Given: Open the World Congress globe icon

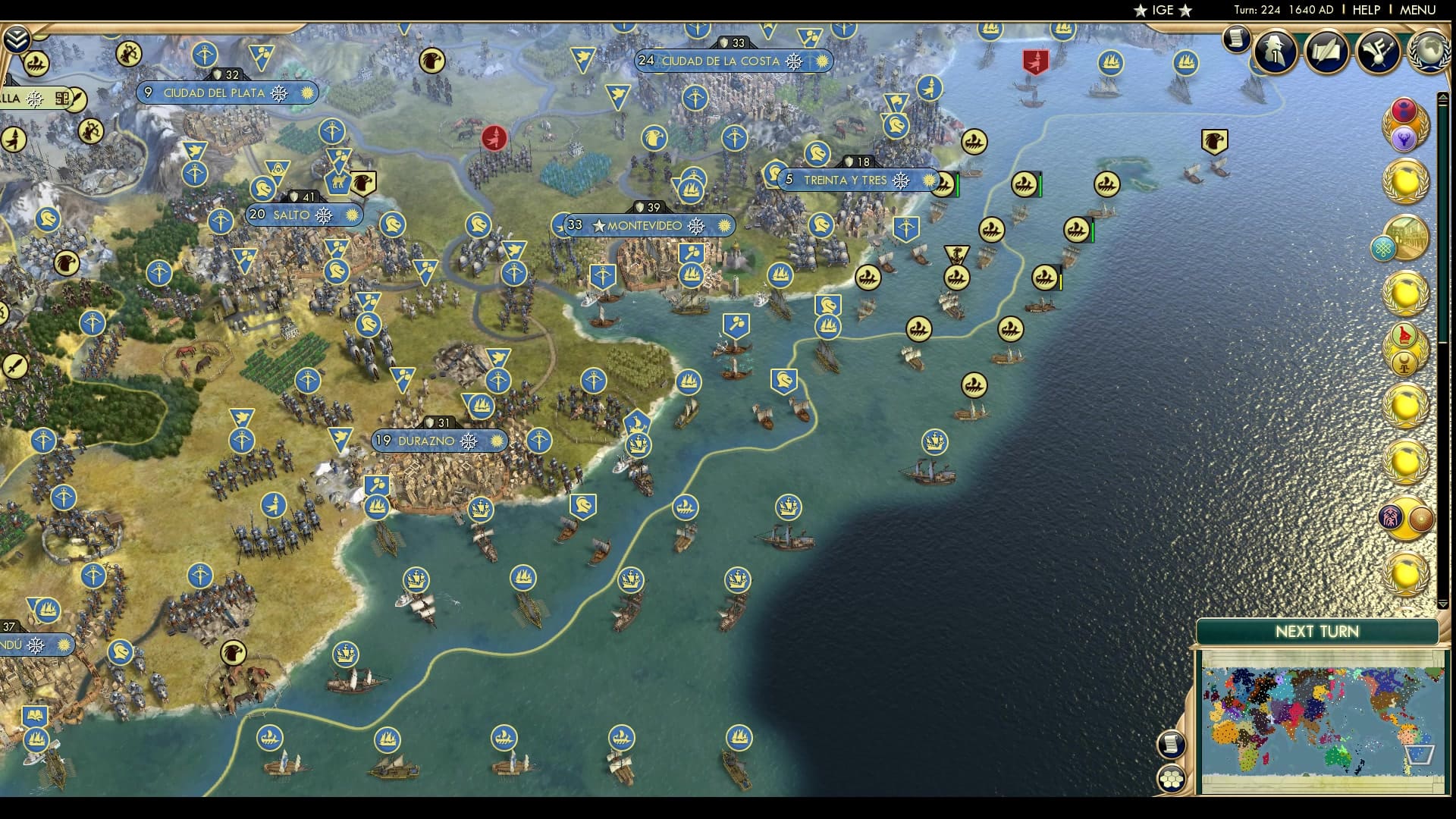Looking at the screenshot, I should tap(1429, 51).
